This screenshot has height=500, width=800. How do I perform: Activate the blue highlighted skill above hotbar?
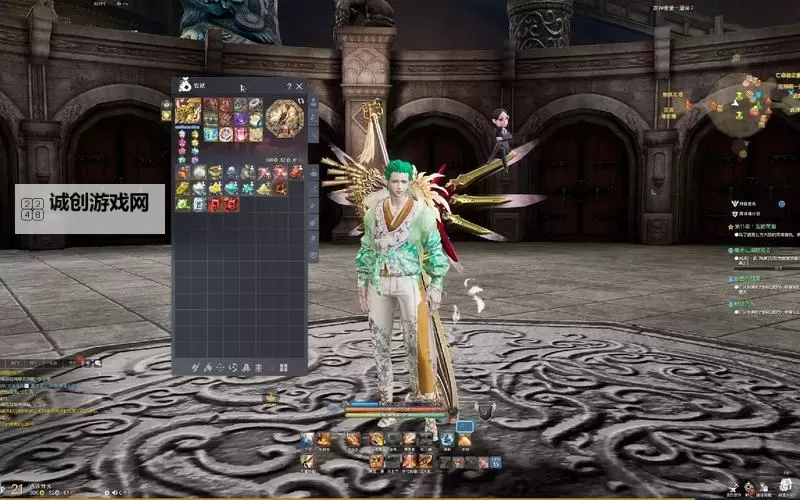(x=464, y=427)
